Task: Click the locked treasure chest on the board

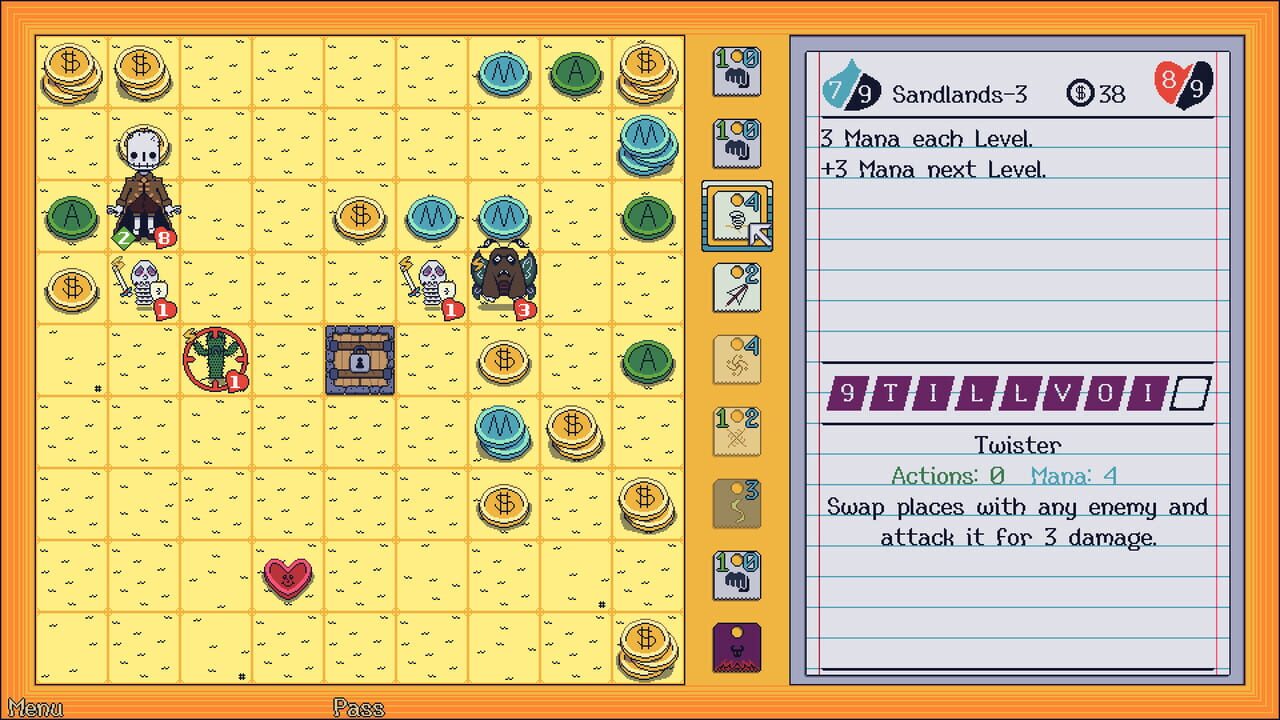Action: (359, 360)
